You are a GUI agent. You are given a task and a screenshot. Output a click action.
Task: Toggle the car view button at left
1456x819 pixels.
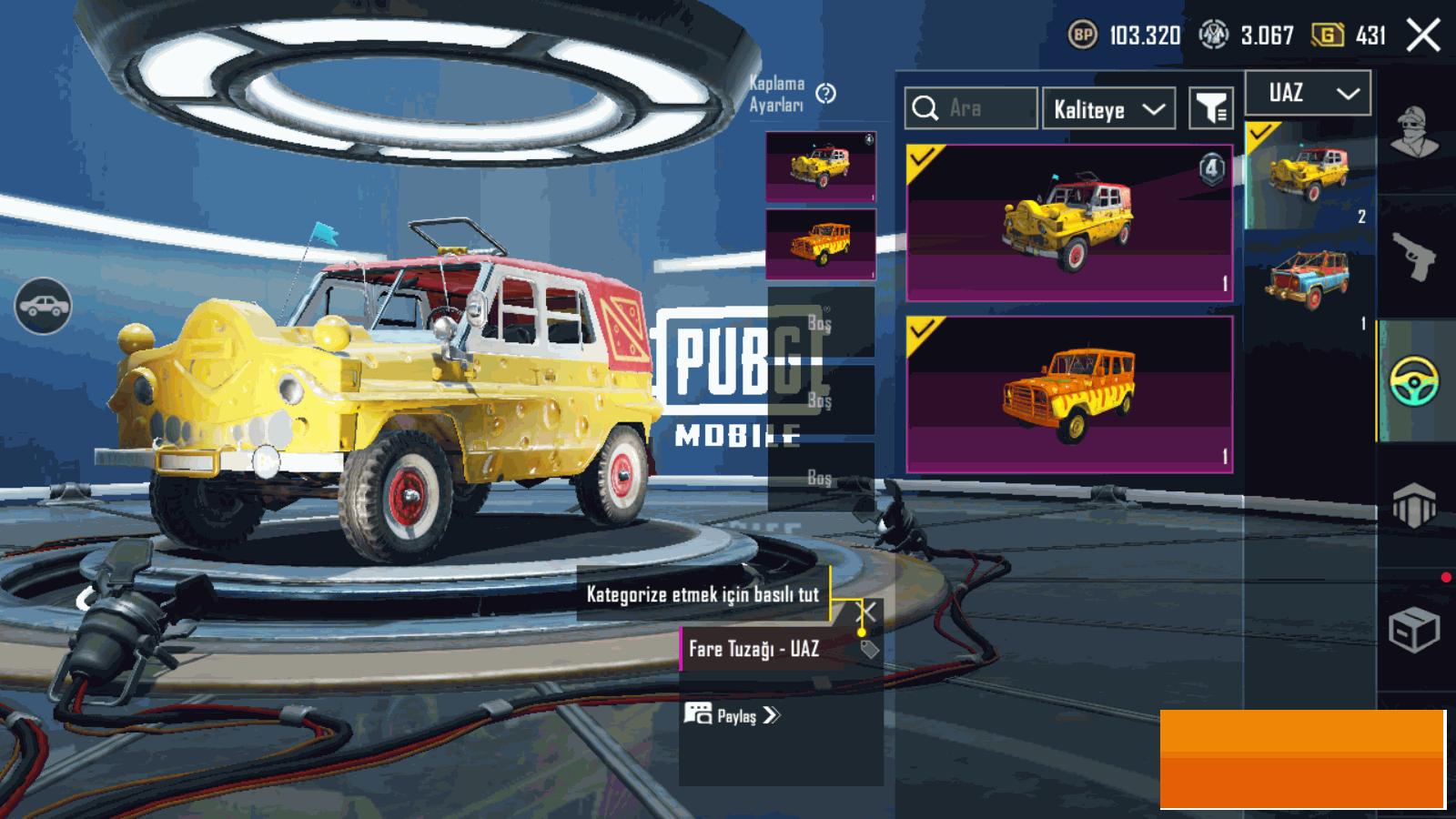pos(44,306)
